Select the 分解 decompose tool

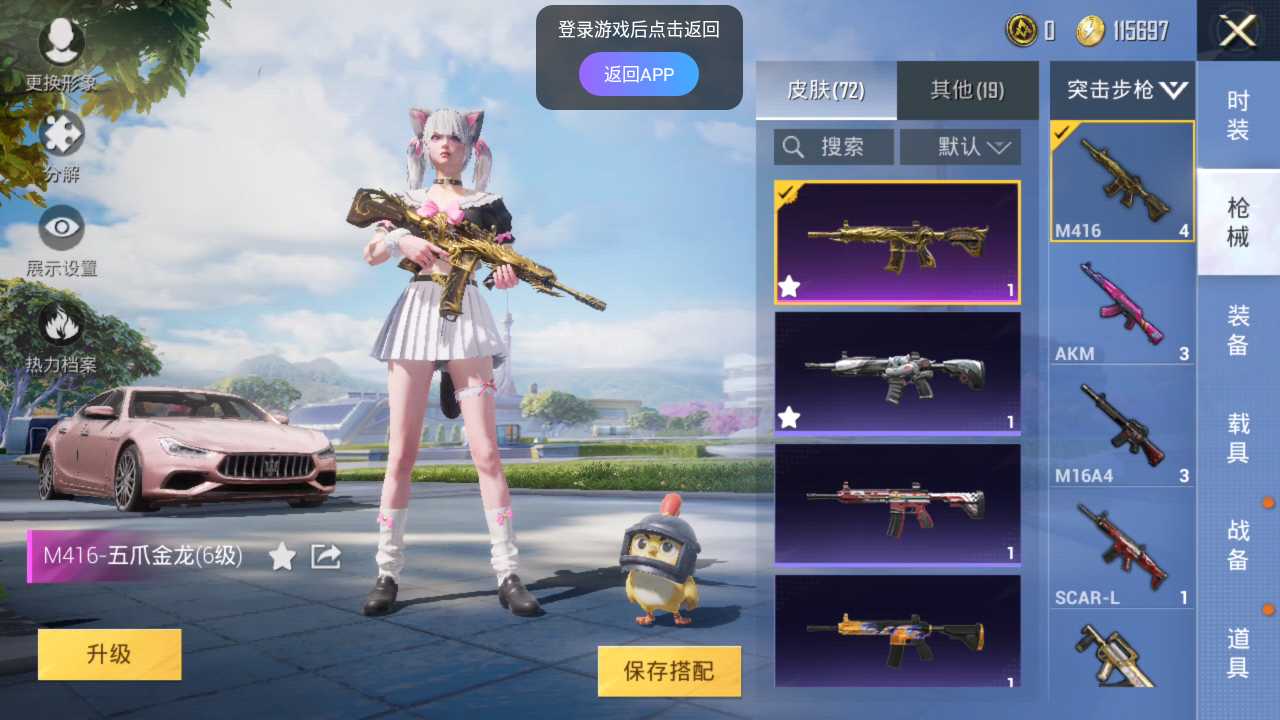60,135
